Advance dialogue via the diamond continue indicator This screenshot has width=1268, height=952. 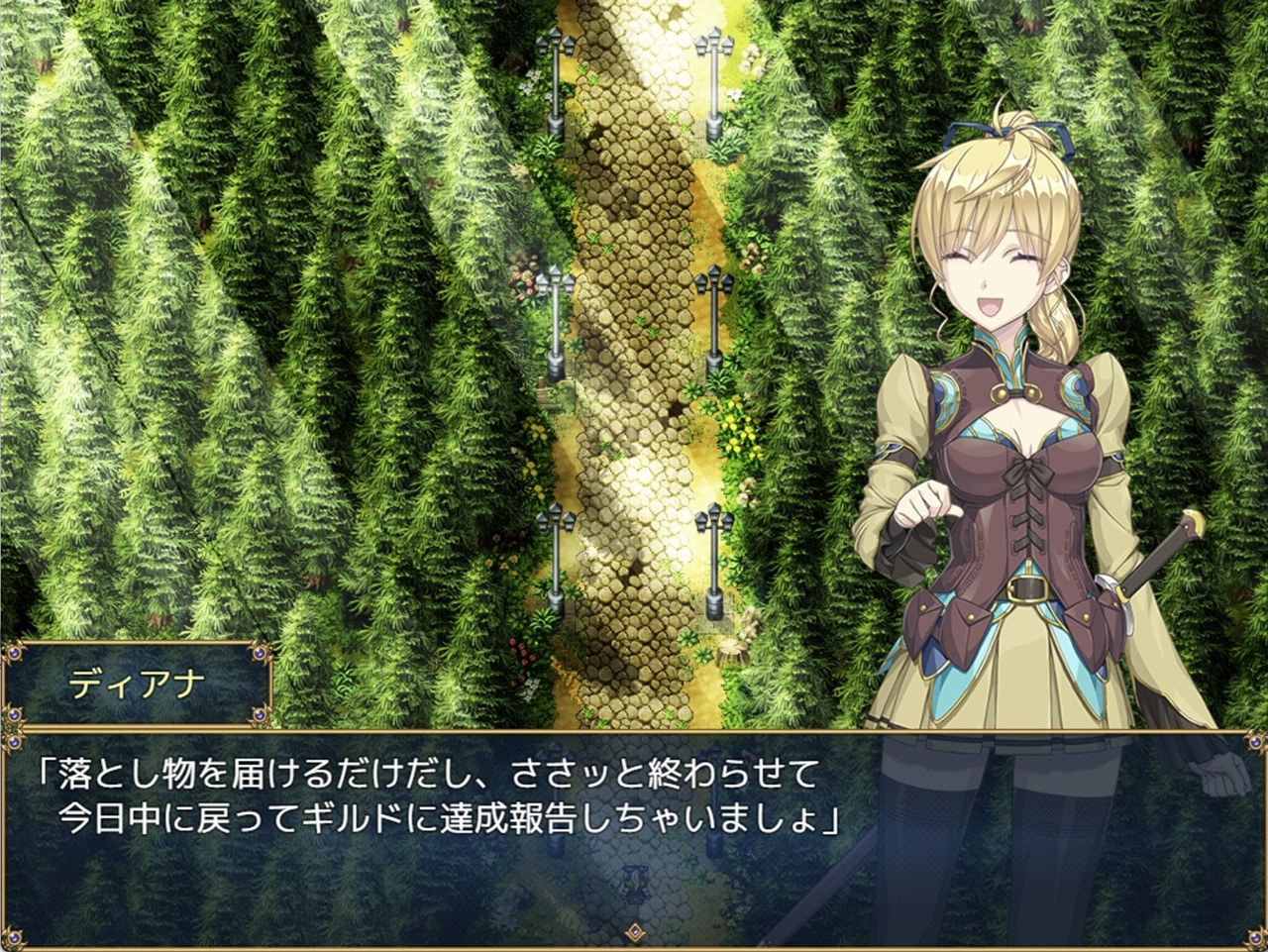634,931
